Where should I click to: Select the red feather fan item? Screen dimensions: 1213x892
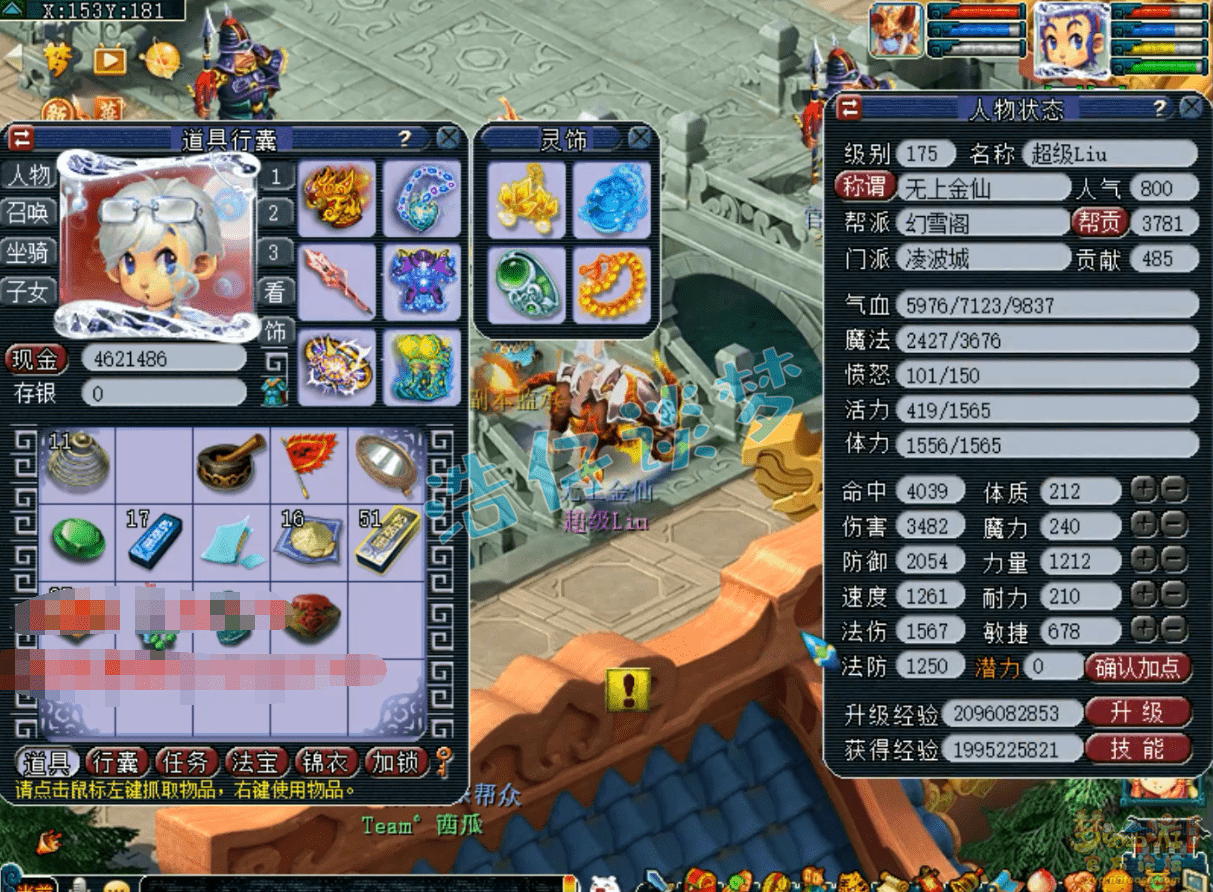click(x=309, y=461)
